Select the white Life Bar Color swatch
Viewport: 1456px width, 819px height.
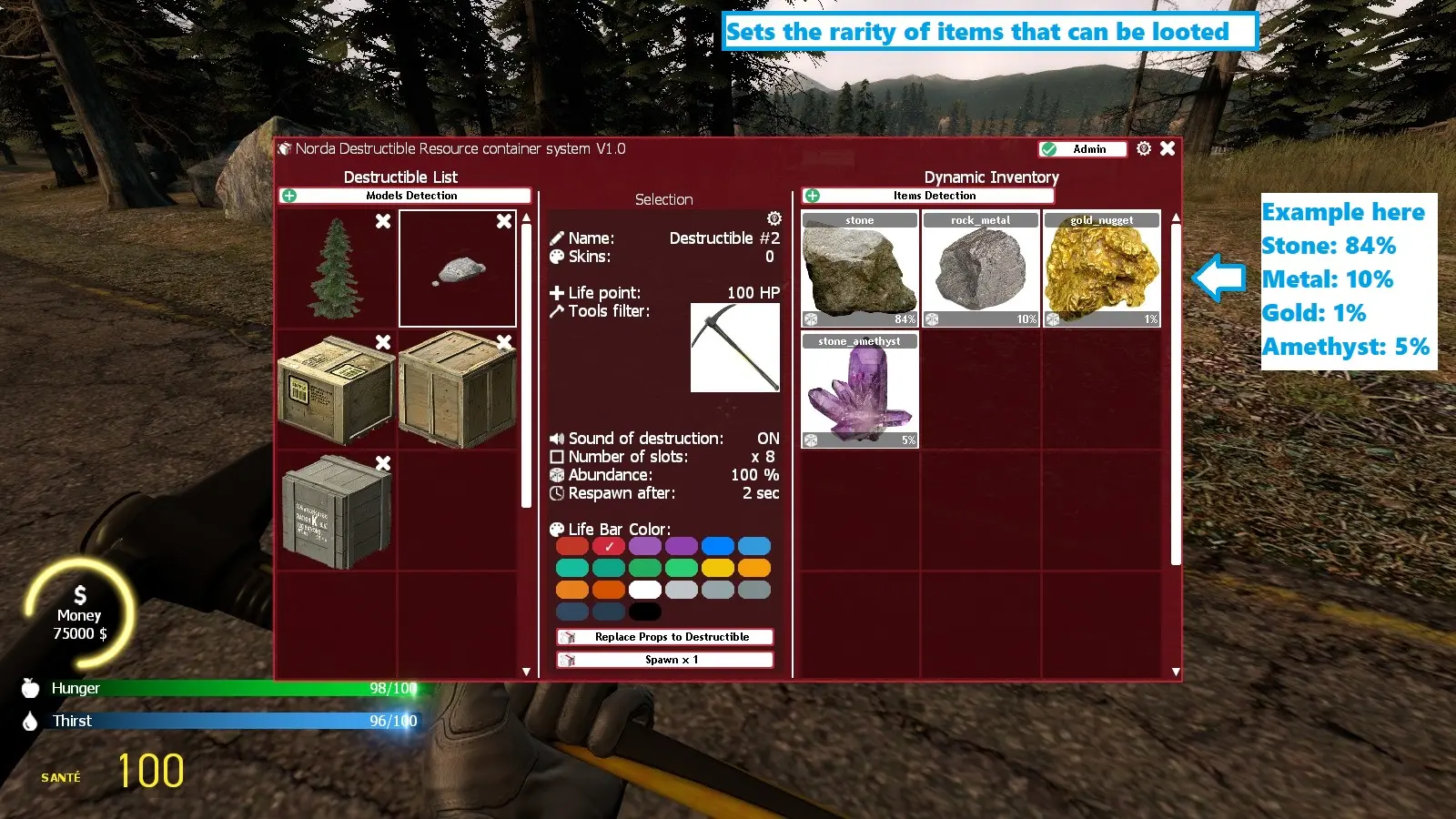pyautogui.click(x=645, y=590)
